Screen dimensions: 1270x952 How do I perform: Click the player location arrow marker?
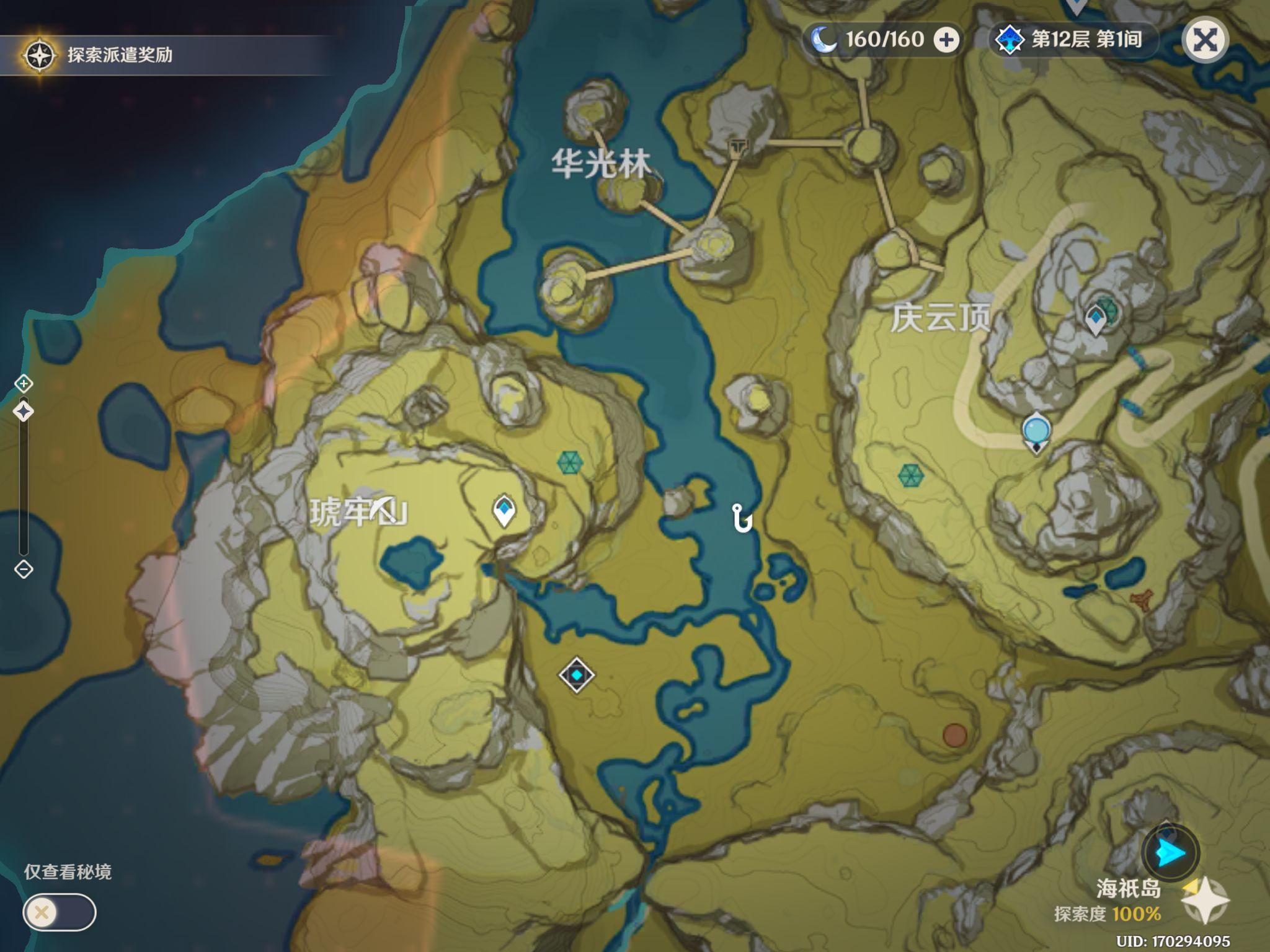point(1170,853)
